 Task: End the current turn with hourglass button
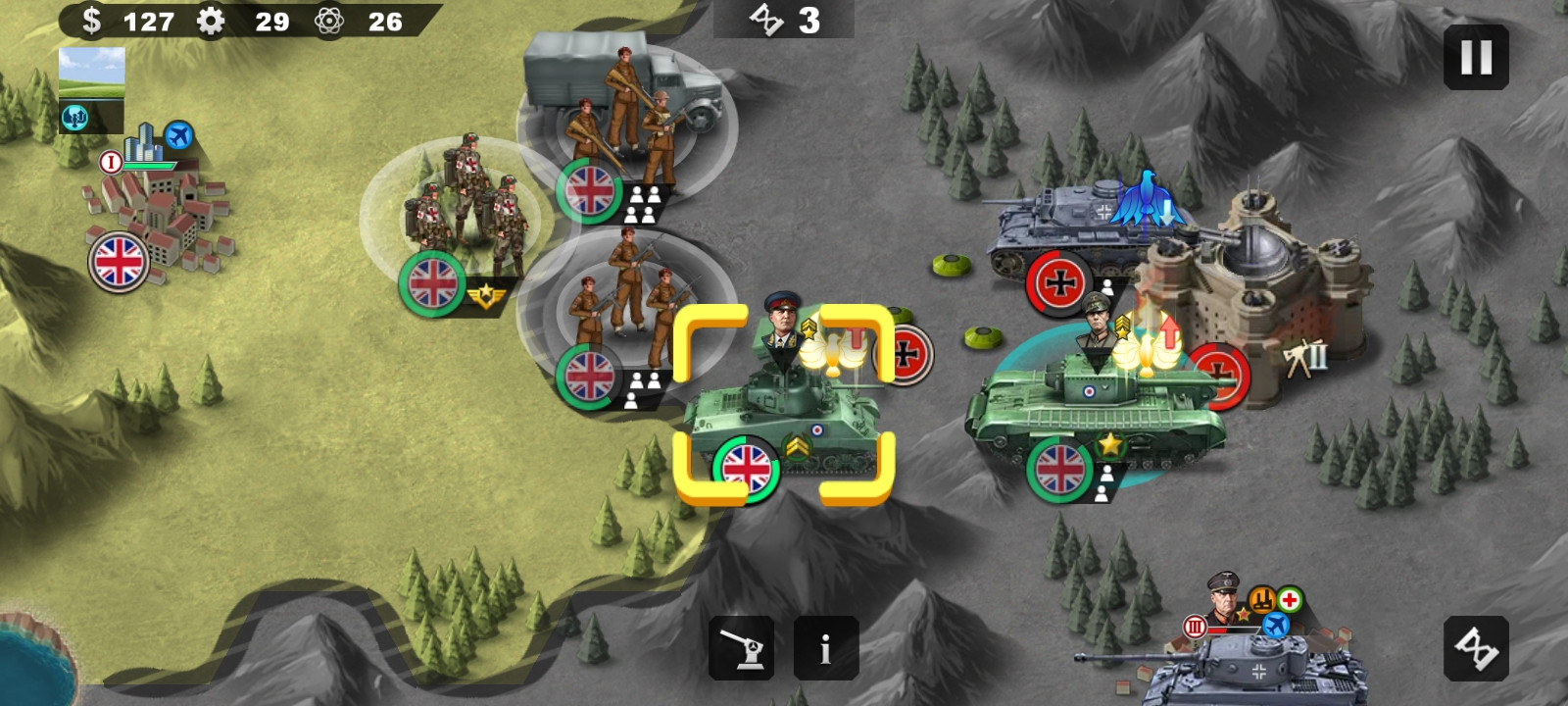[x=1476, y=648]
